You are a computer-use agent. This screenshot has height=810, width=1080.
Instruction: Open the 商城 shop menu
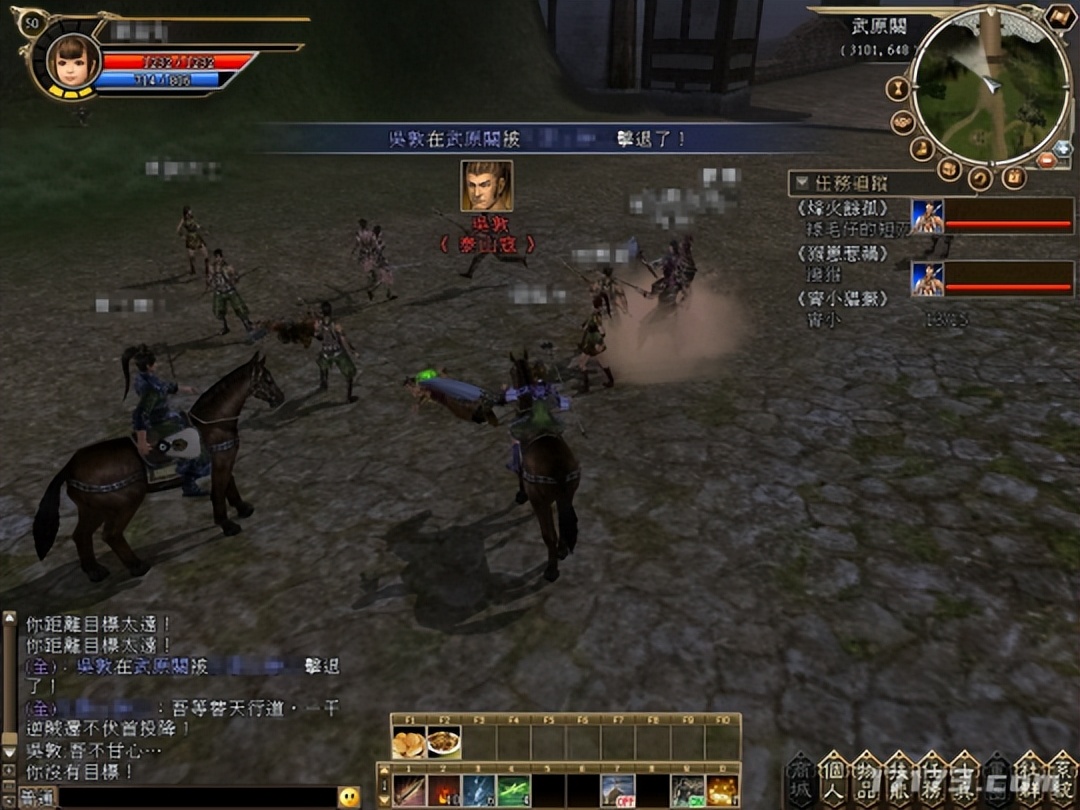pos(800,780)
